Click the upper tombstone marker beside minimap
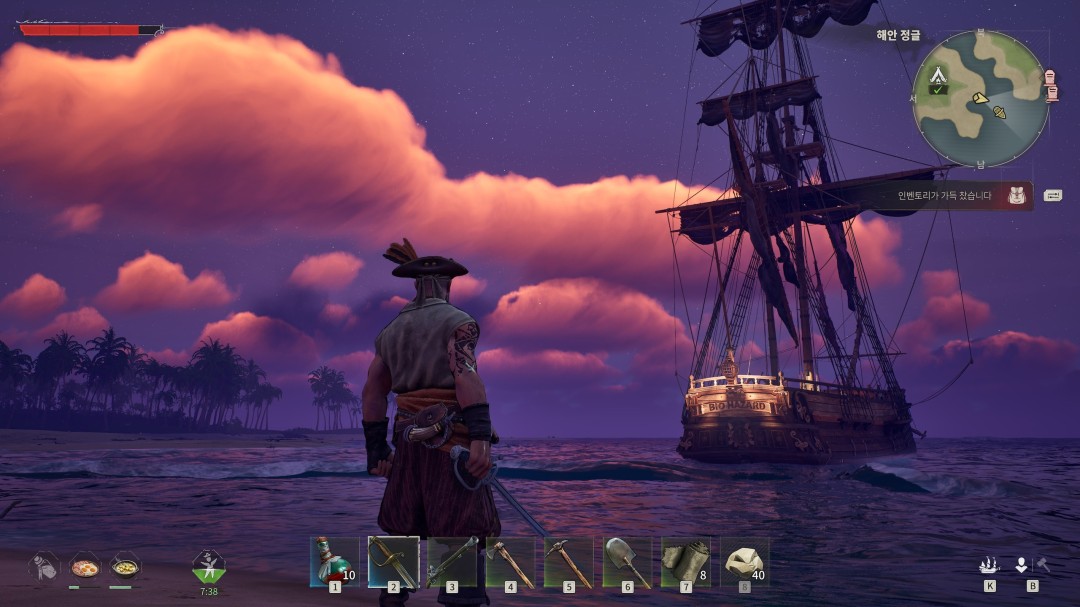This screenshot has height=607, width=1080. coord(1050,77)
